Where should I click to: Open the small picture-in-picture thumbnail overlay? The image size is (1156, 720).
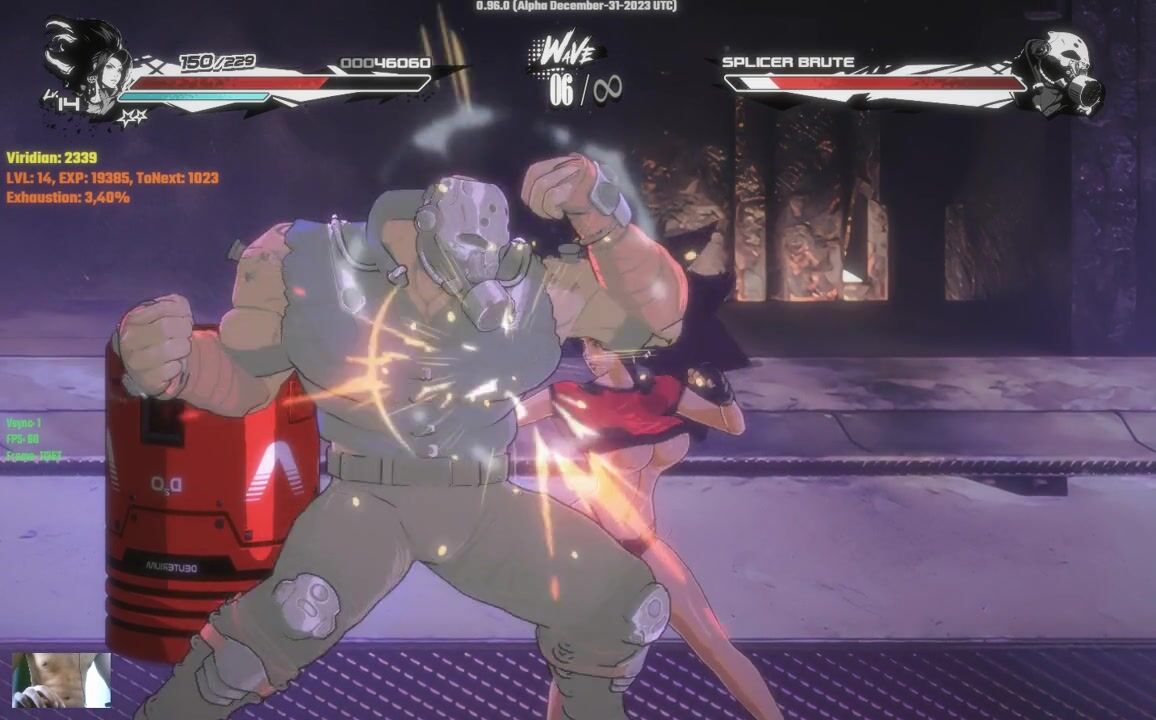pyautogui.click(x=61, y=680)
